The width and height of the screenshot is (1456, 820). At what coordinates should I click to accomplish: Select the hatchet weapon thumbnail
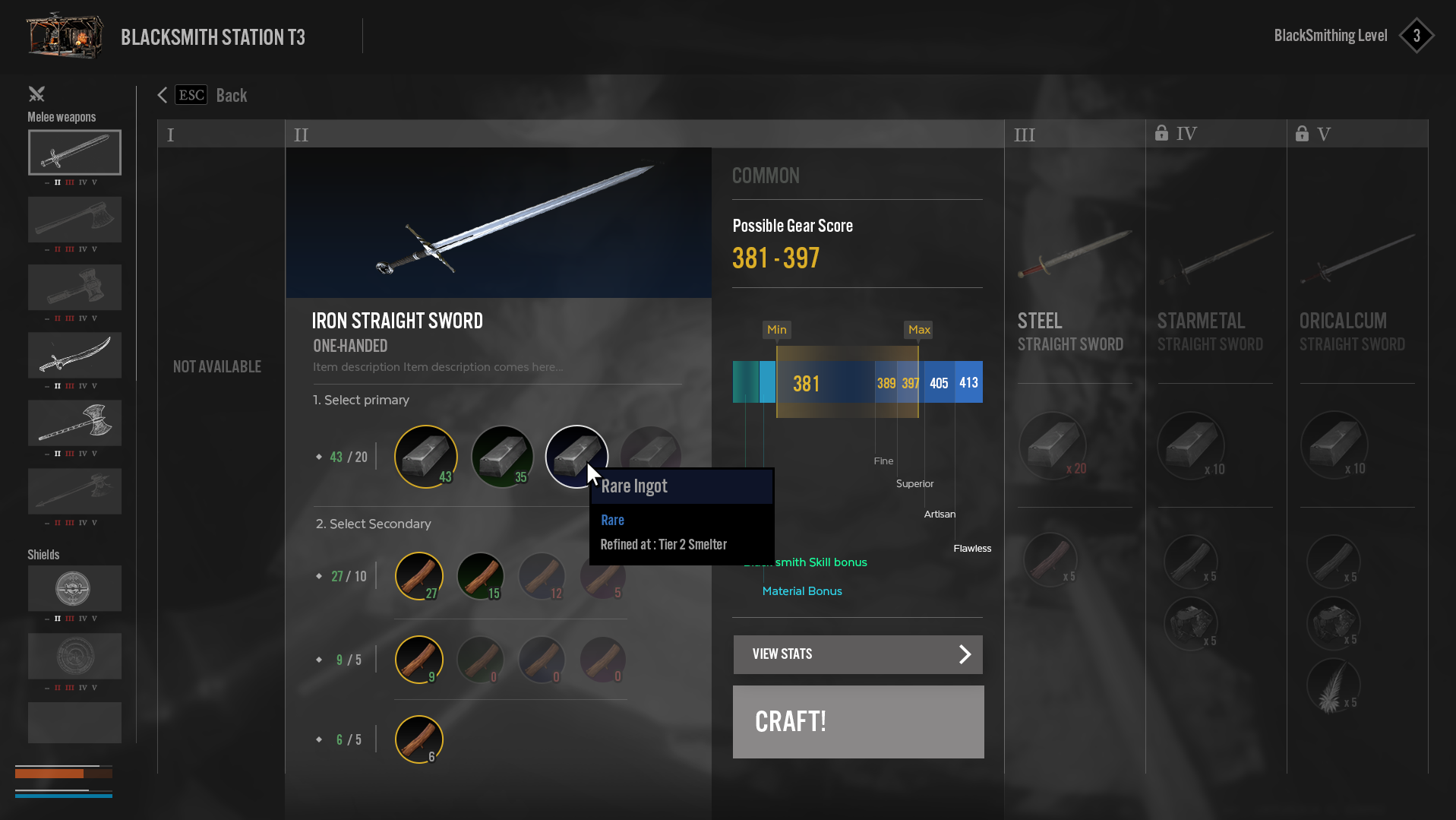click(x=74, y=220)
